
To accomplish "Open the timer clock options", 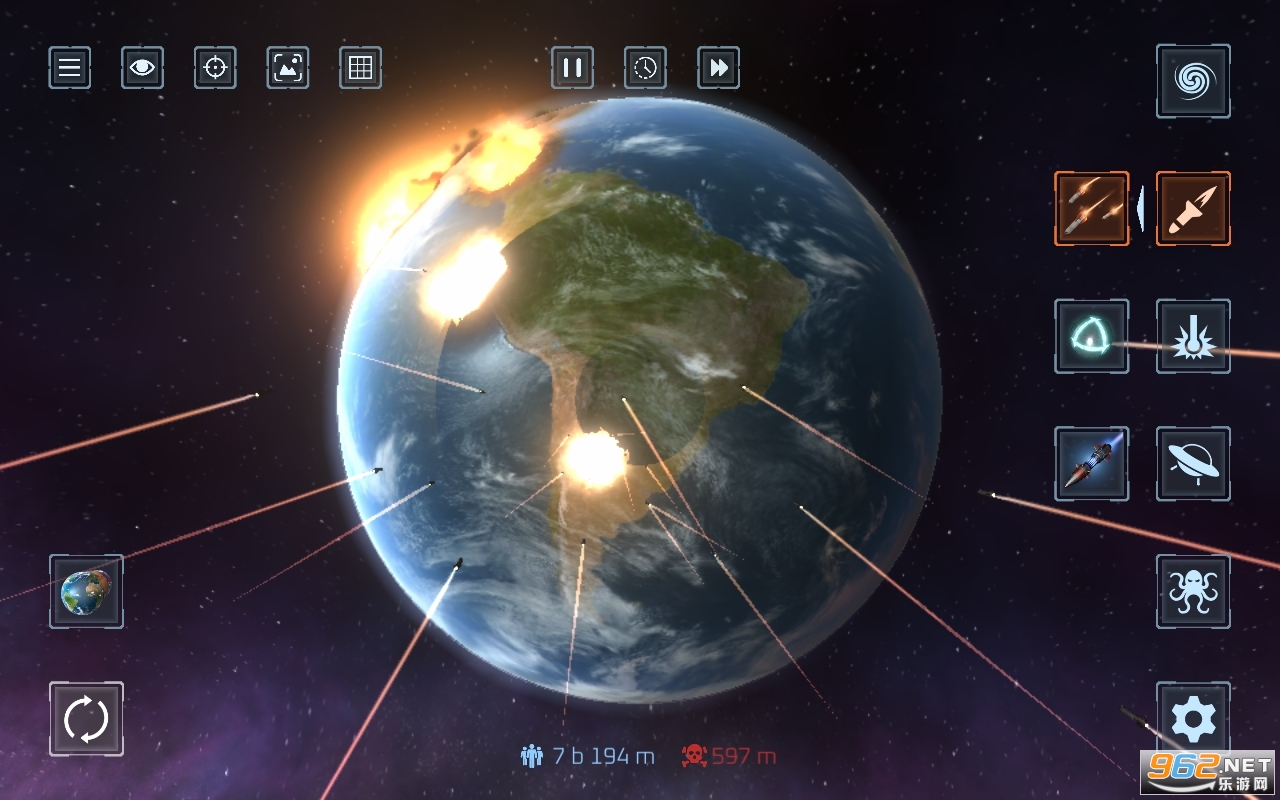I will point(645,67).
